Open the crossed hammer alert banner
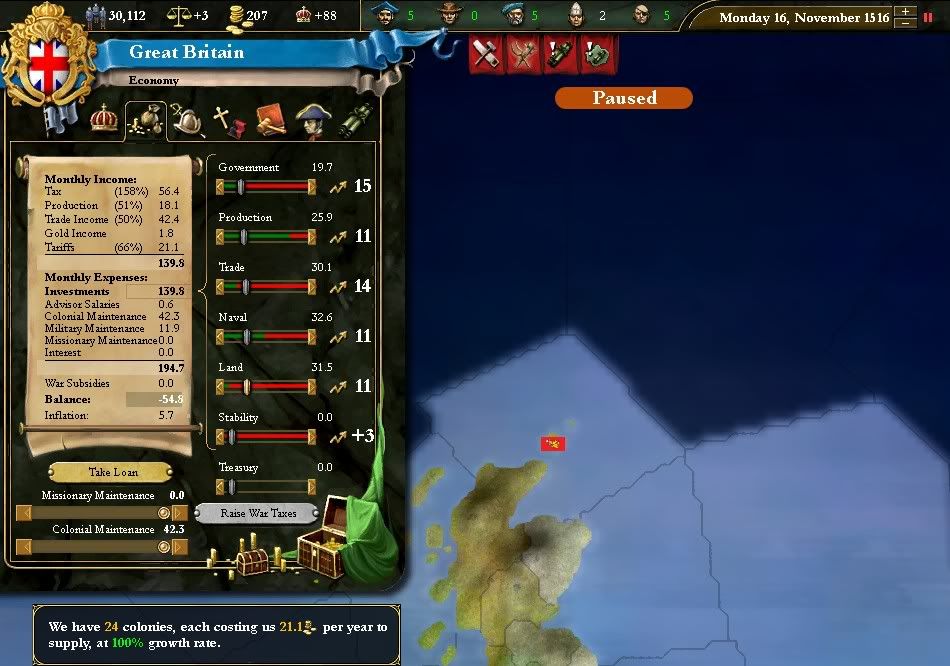The width and height of the screenshot is (950, 666). (x=487, y=54)
